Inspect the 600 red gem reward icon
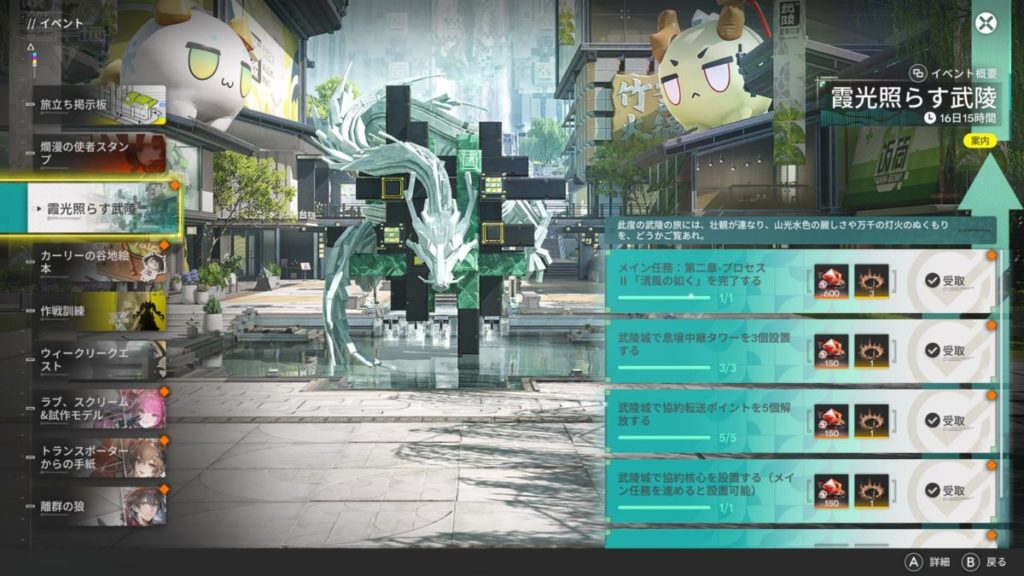The image size is (1024, 576). click(x=831, y=282)
